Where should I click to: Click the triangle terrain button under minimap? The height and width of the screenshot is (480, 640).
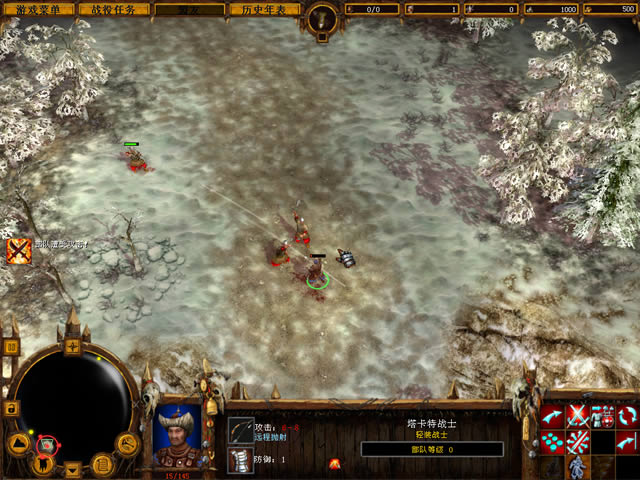(19, 443)
